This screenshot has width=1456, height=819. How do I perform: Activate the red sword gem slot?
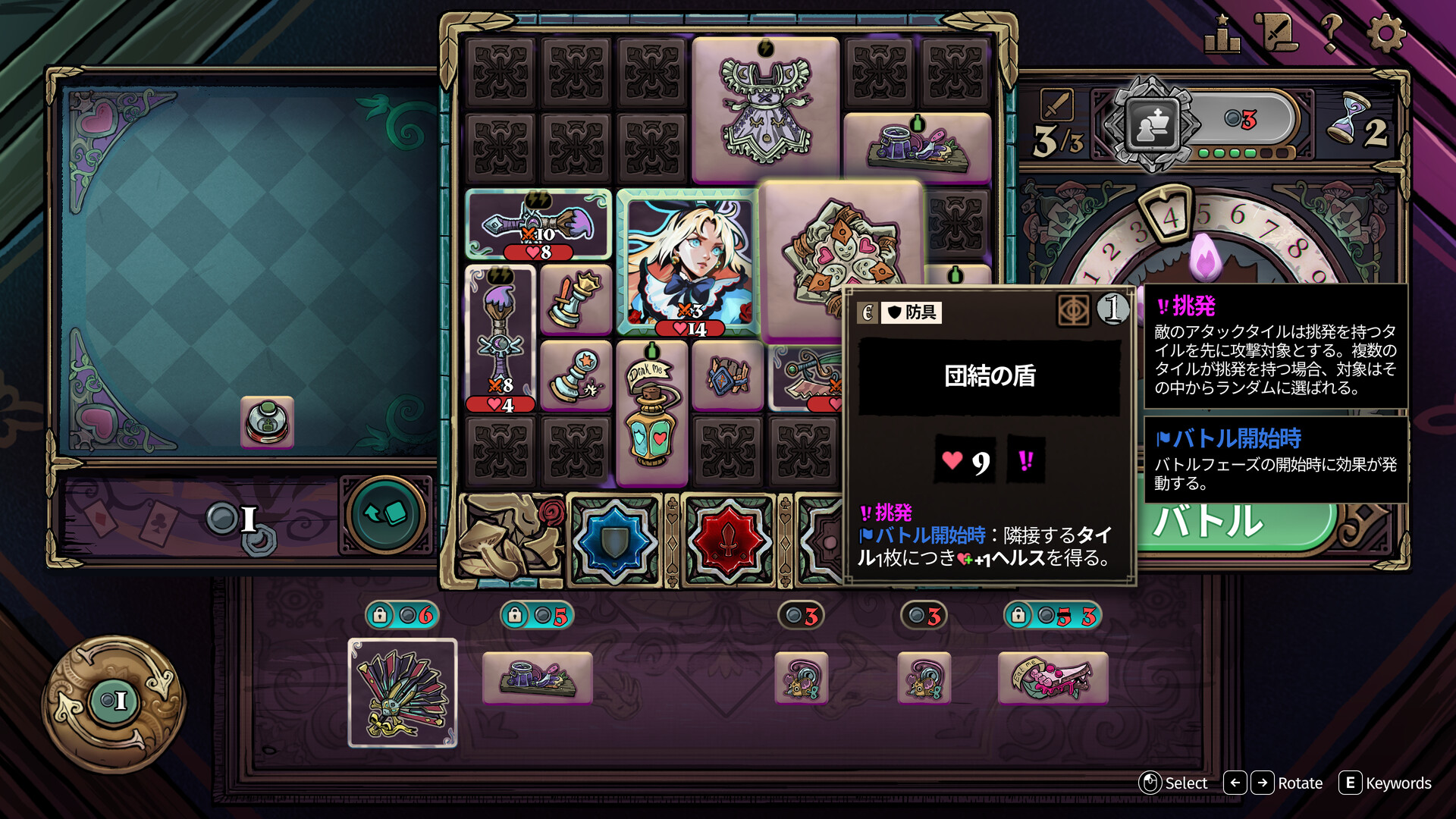728,541
